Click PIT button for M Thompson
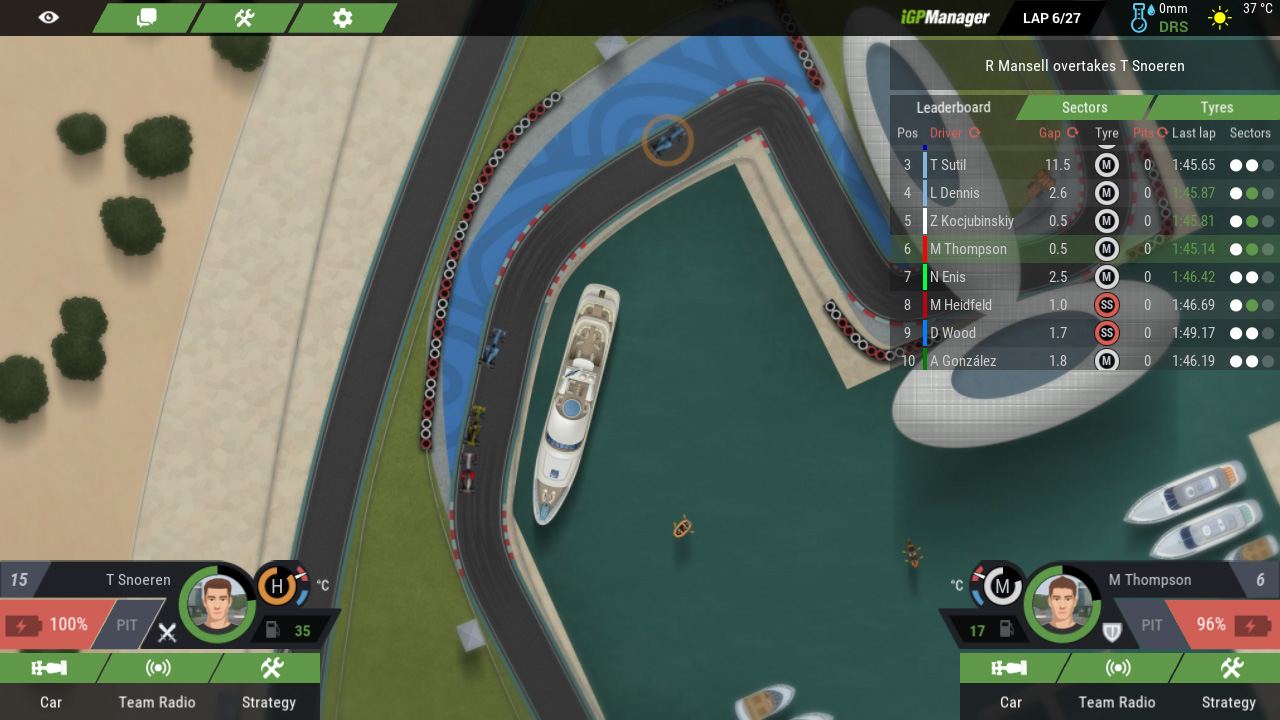 (1152, 625)
